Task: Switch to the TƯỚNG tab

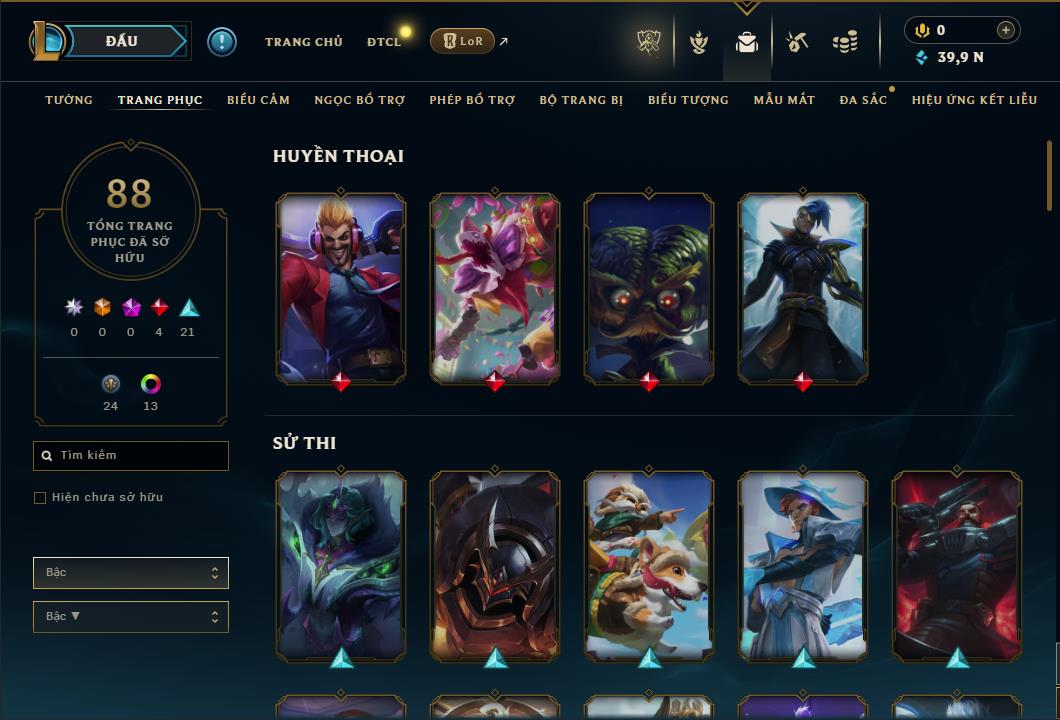Action: (69, 100)
